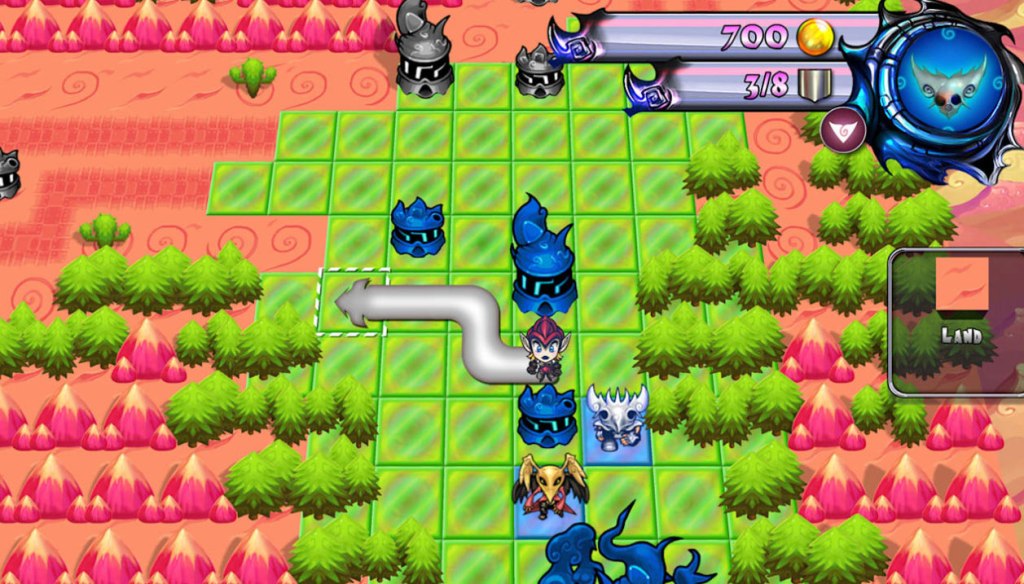
Task: Select the red-haired hero unit
Action: [x=545, y=349]
